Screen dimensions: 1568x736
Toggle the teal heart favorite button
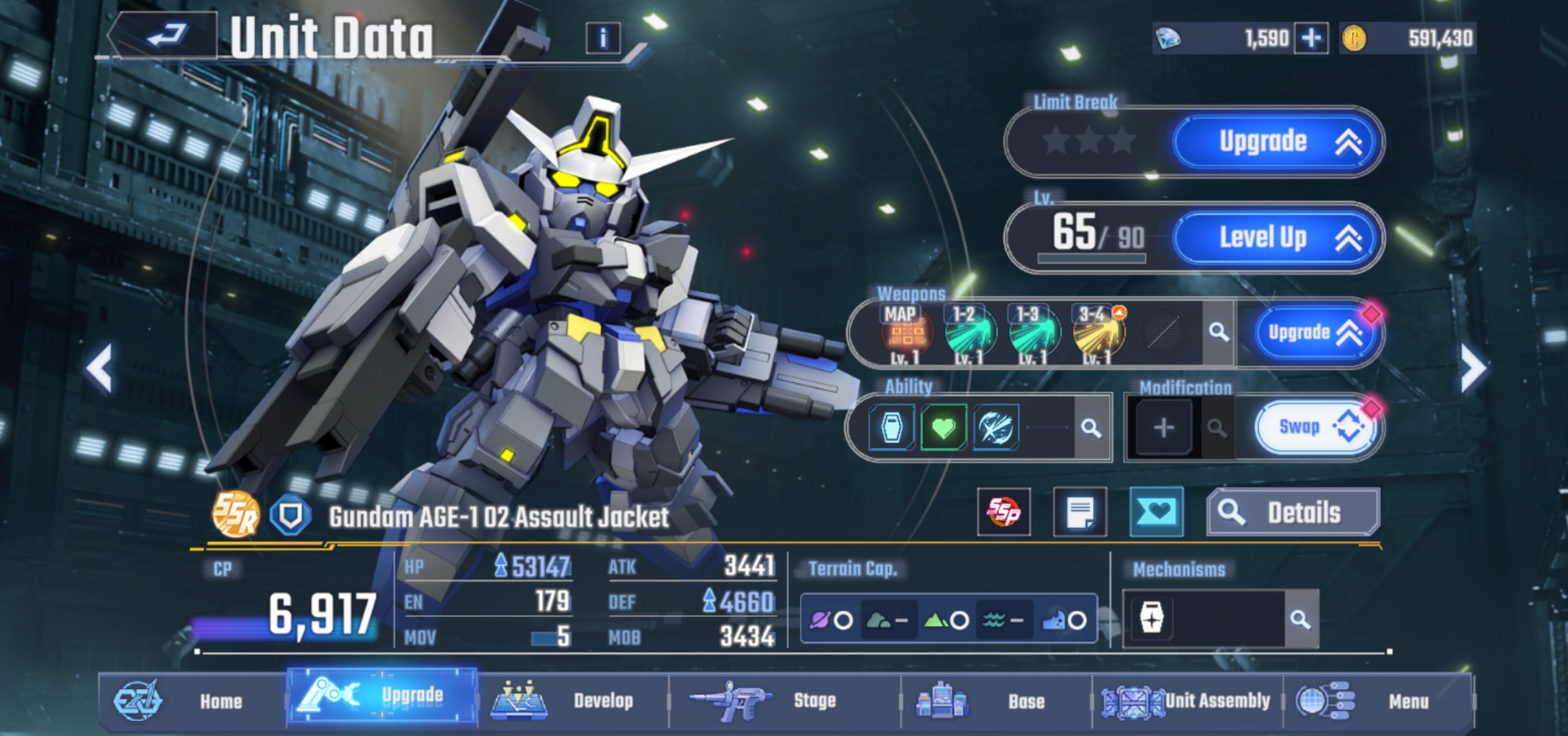(x=1156, y=513)
